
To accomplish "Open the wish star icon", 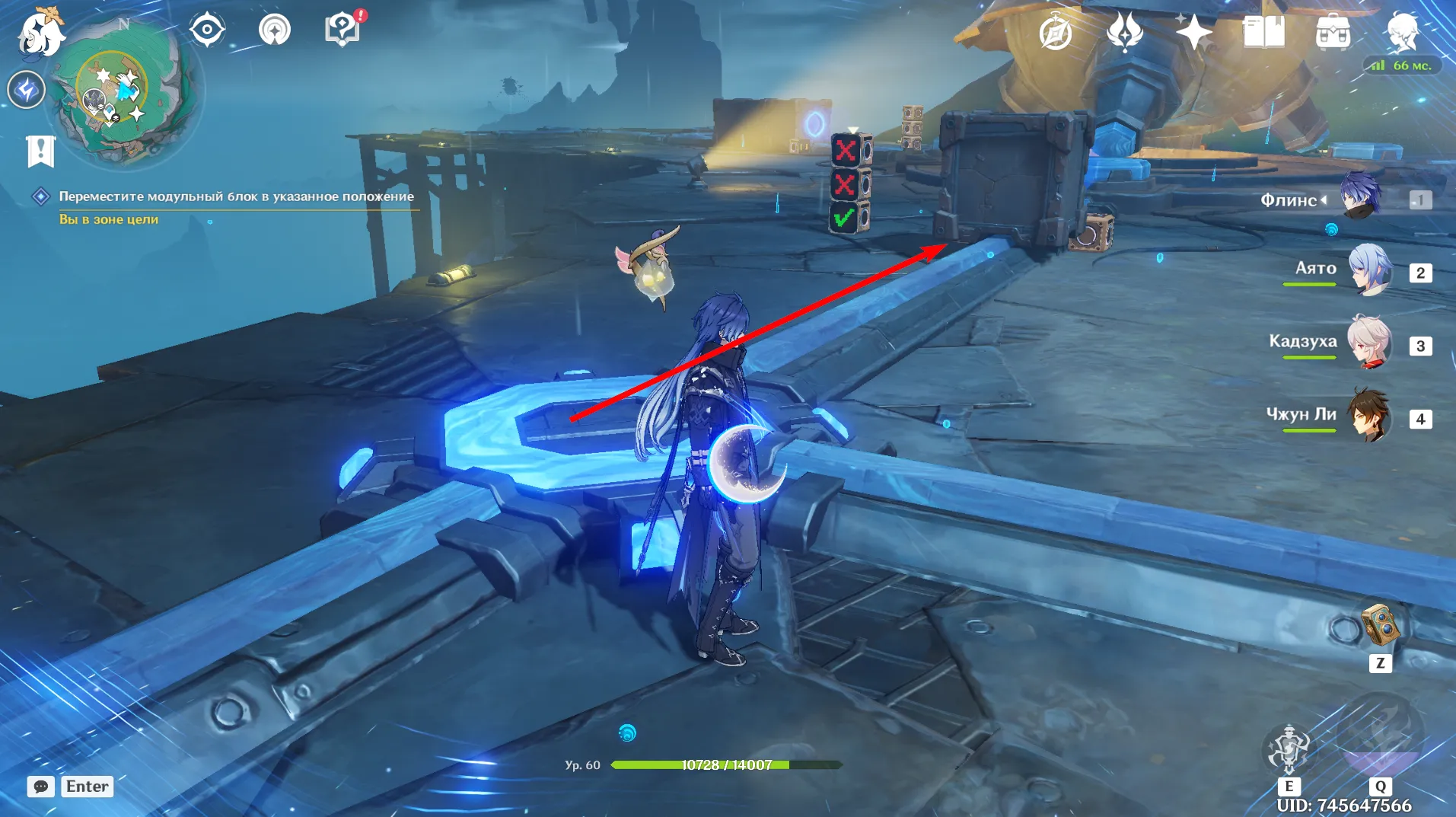I will (1193, 32).
